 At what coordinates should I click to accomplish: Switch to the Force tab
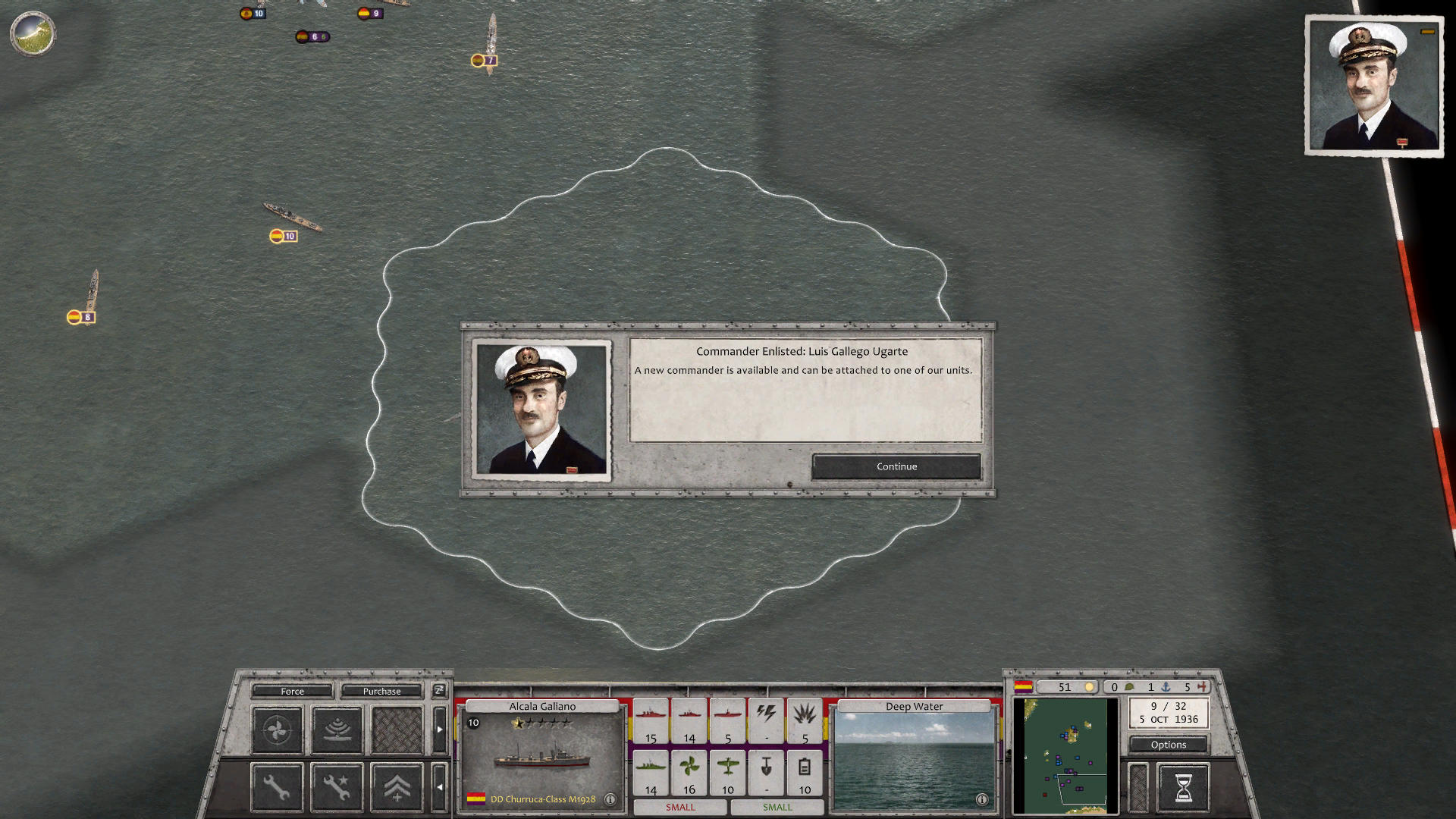pos(292,691)
